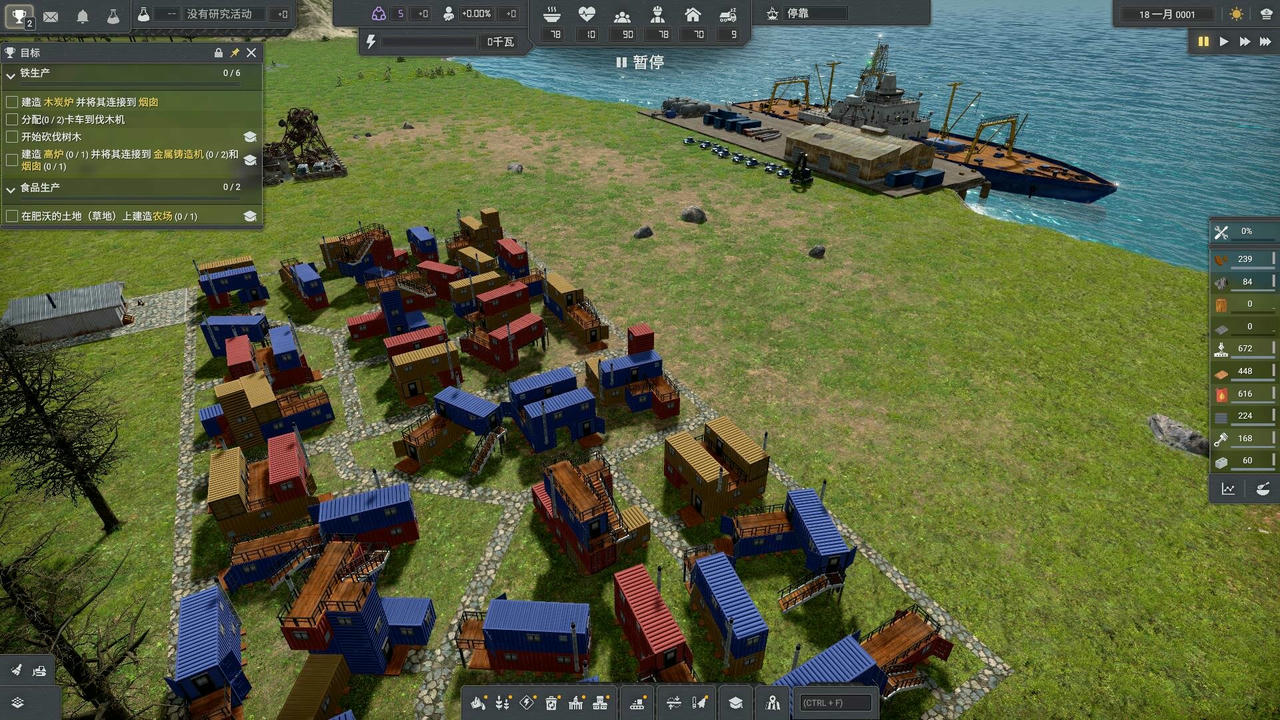Viewport: 1280px width, 720px height.
Task: Set game speed to triple fast-forward
Action: coord(1266,42)
